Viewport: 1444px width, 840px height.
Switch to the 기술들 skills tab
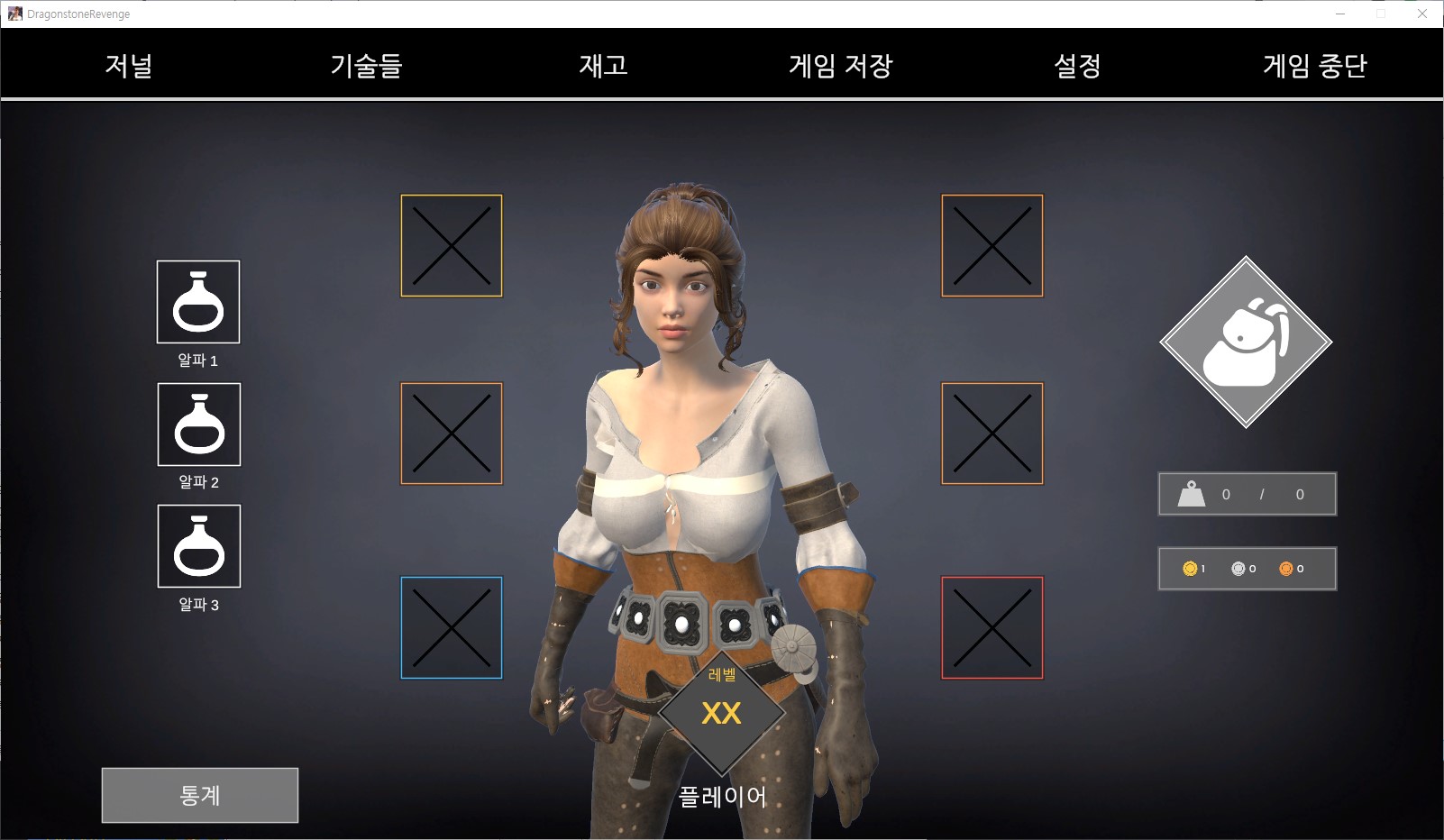point(366,65)
